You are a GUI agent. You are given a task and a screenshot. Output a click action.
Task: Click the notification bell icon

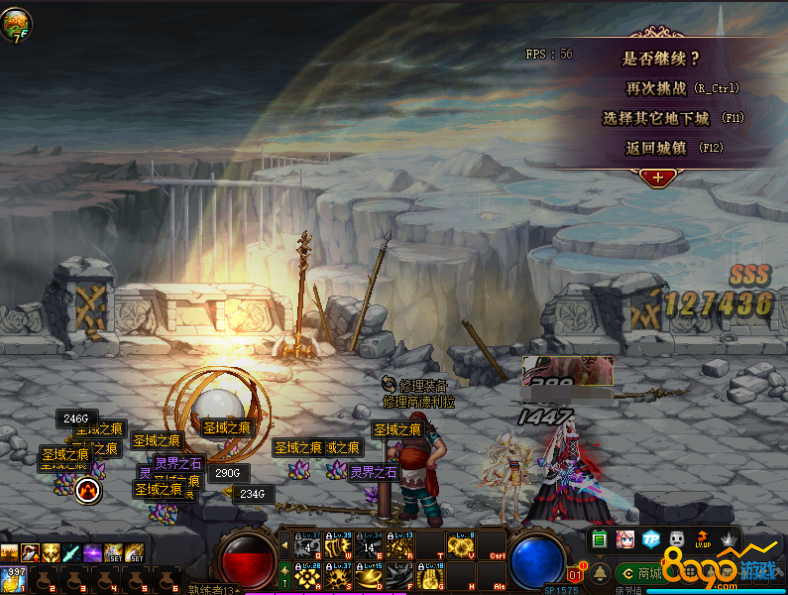coord(600,573)
